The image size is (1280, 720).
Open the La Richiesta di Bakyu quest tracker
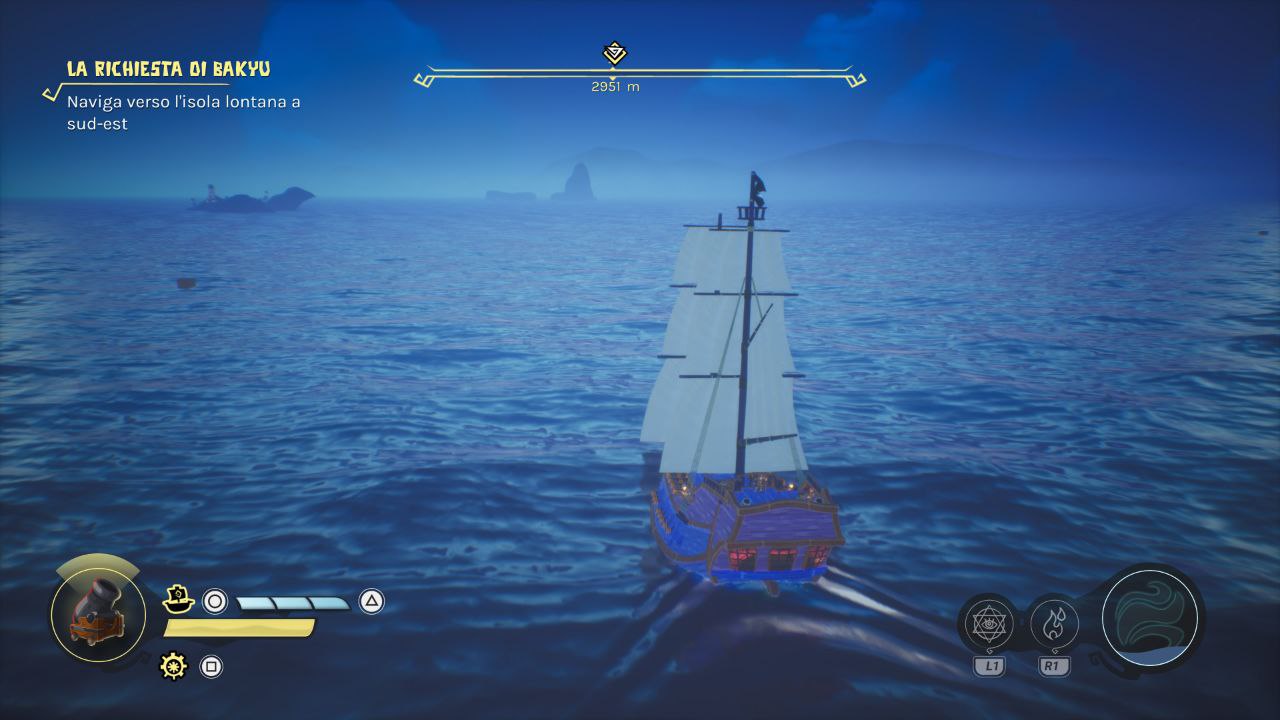(x=168, y=69)
